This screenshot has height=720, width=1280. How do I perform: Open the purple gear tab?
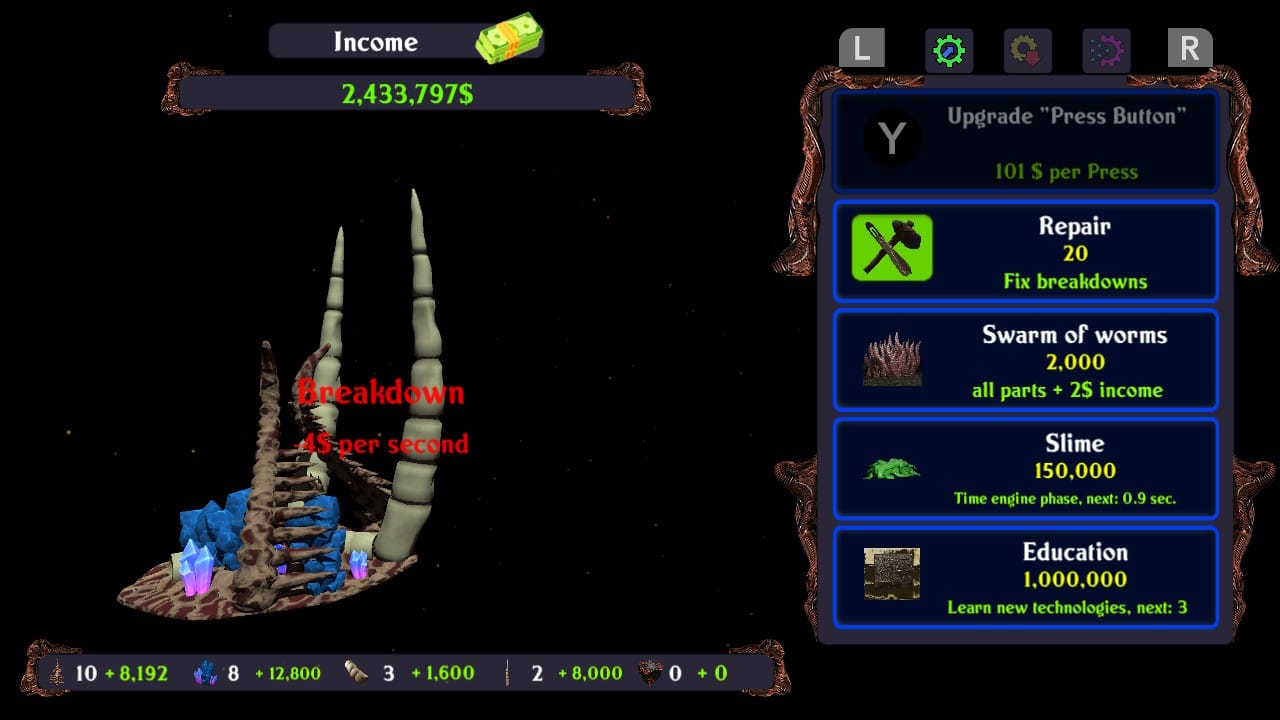click(x=1107, y=50)
